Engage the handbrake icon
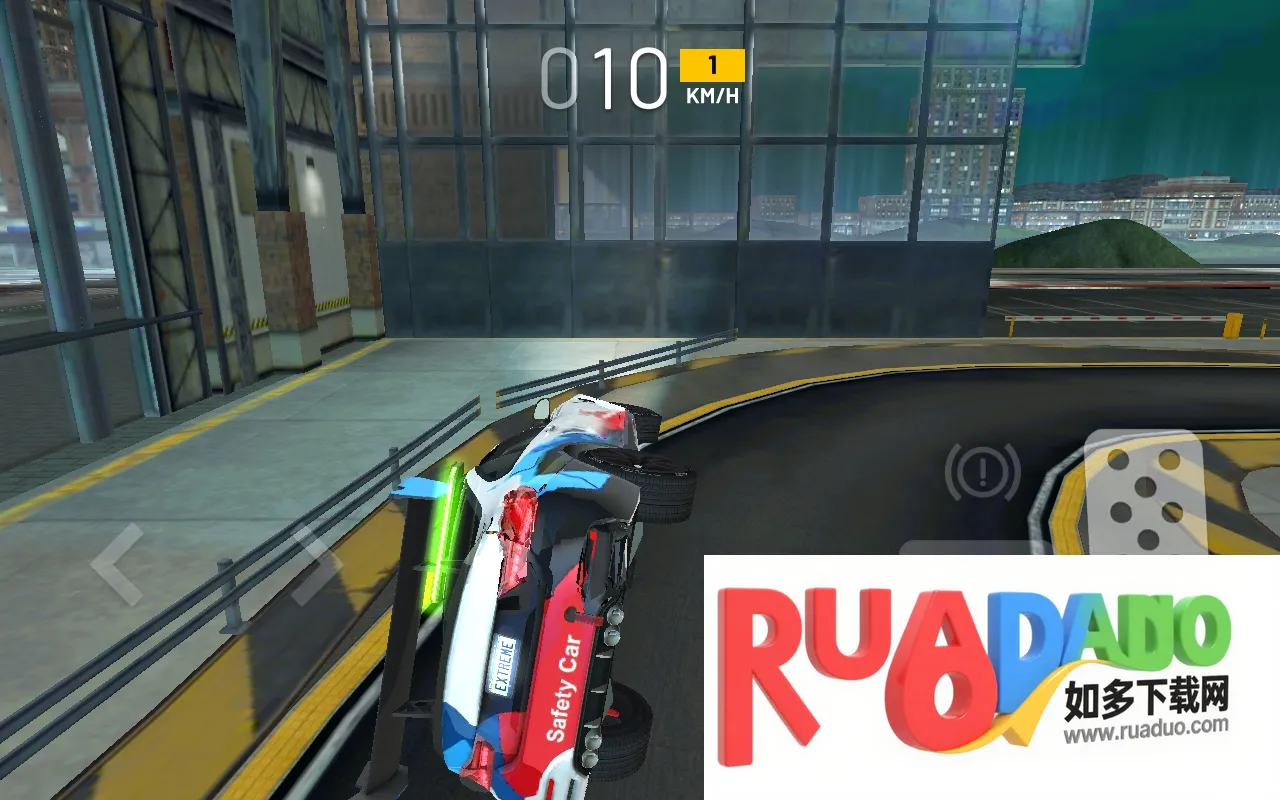The image size is (1280, 800). 982,470
